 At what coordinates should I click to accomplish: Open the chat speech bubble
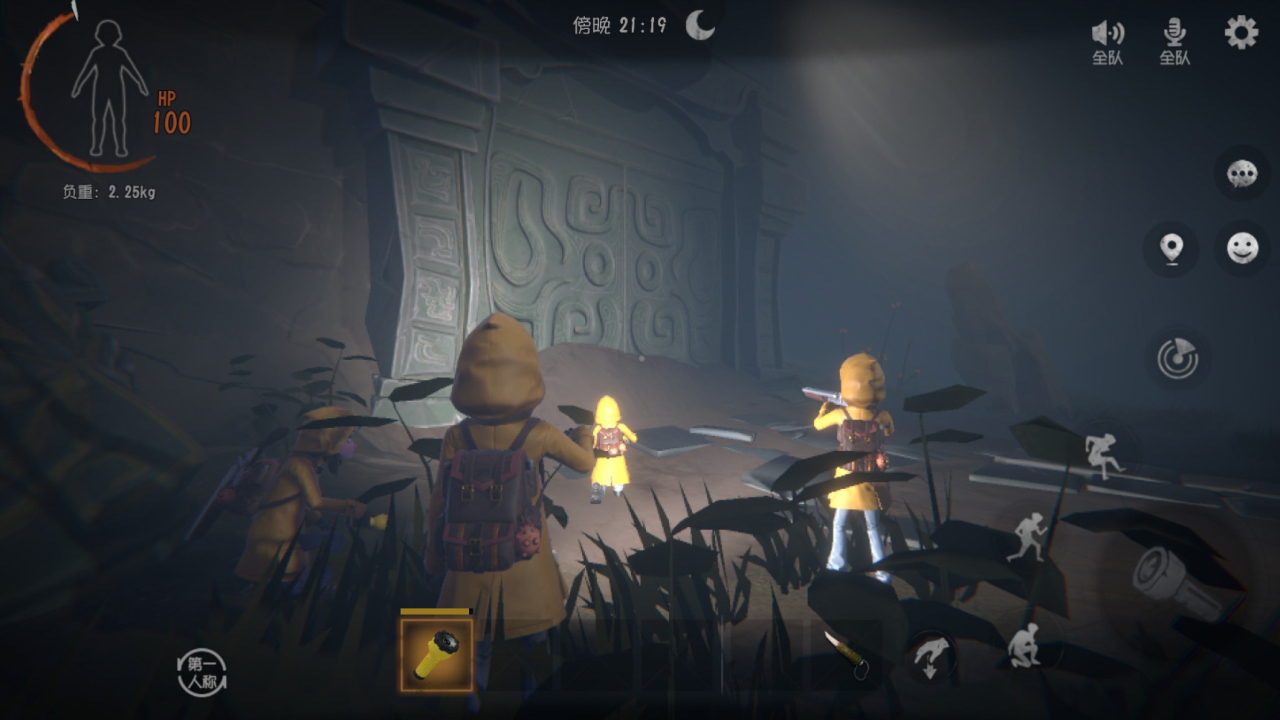[x=1242, y=175]
